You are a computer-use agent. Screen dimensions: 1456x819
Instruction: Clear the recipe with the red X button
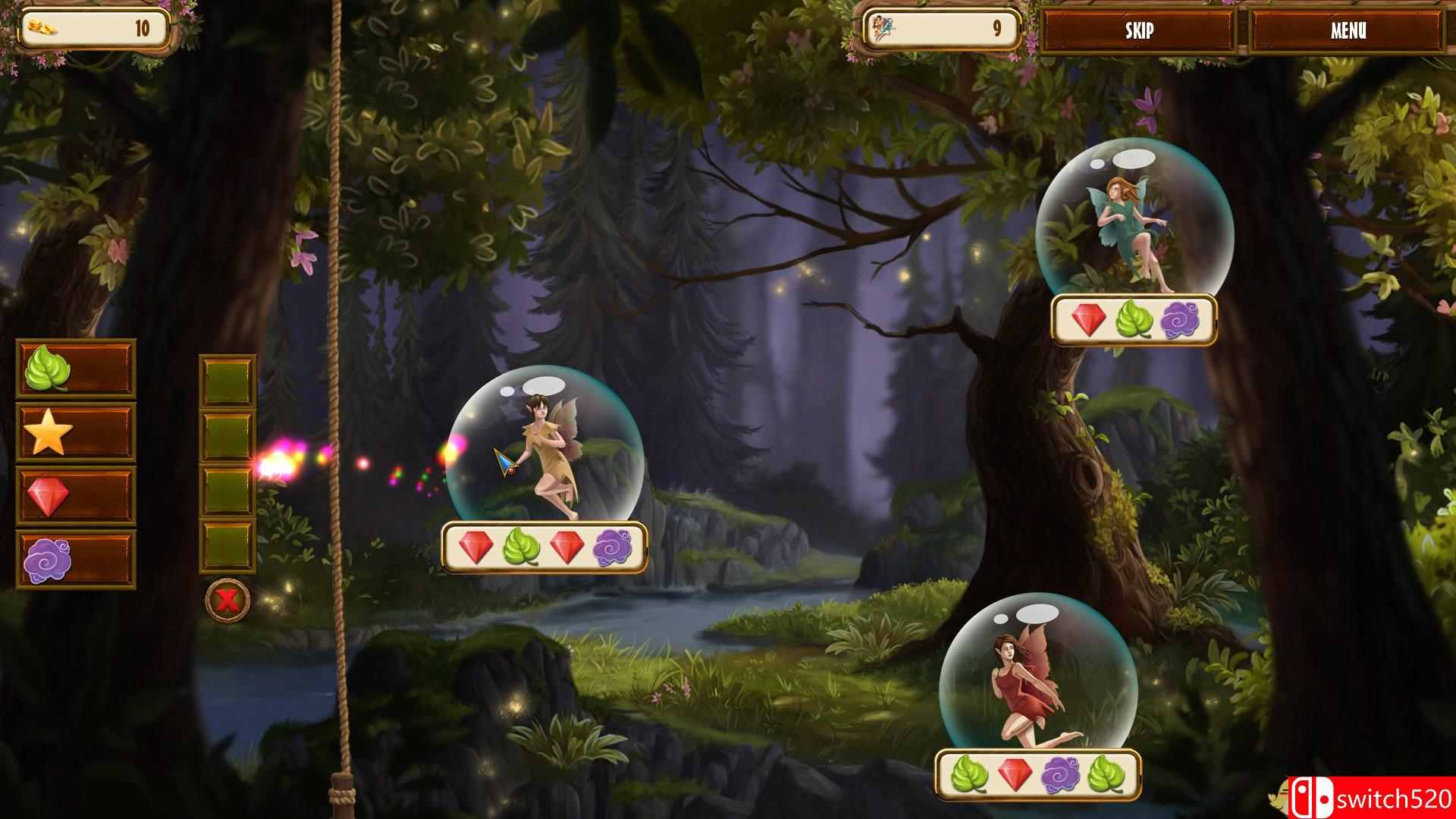coord(227,601)
